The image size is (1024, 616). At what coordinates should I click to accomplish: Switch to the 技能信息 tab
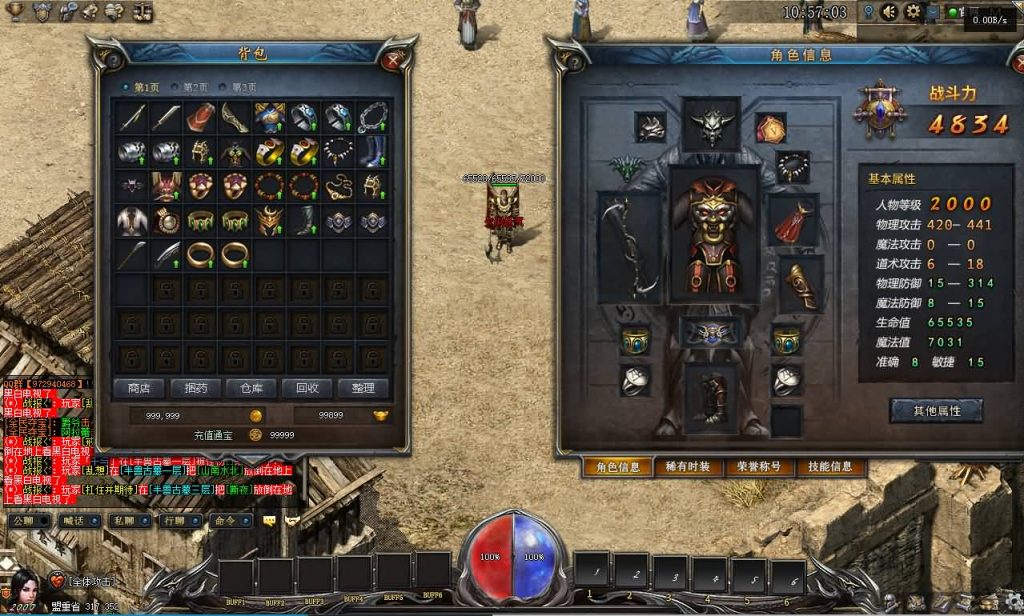830,467
